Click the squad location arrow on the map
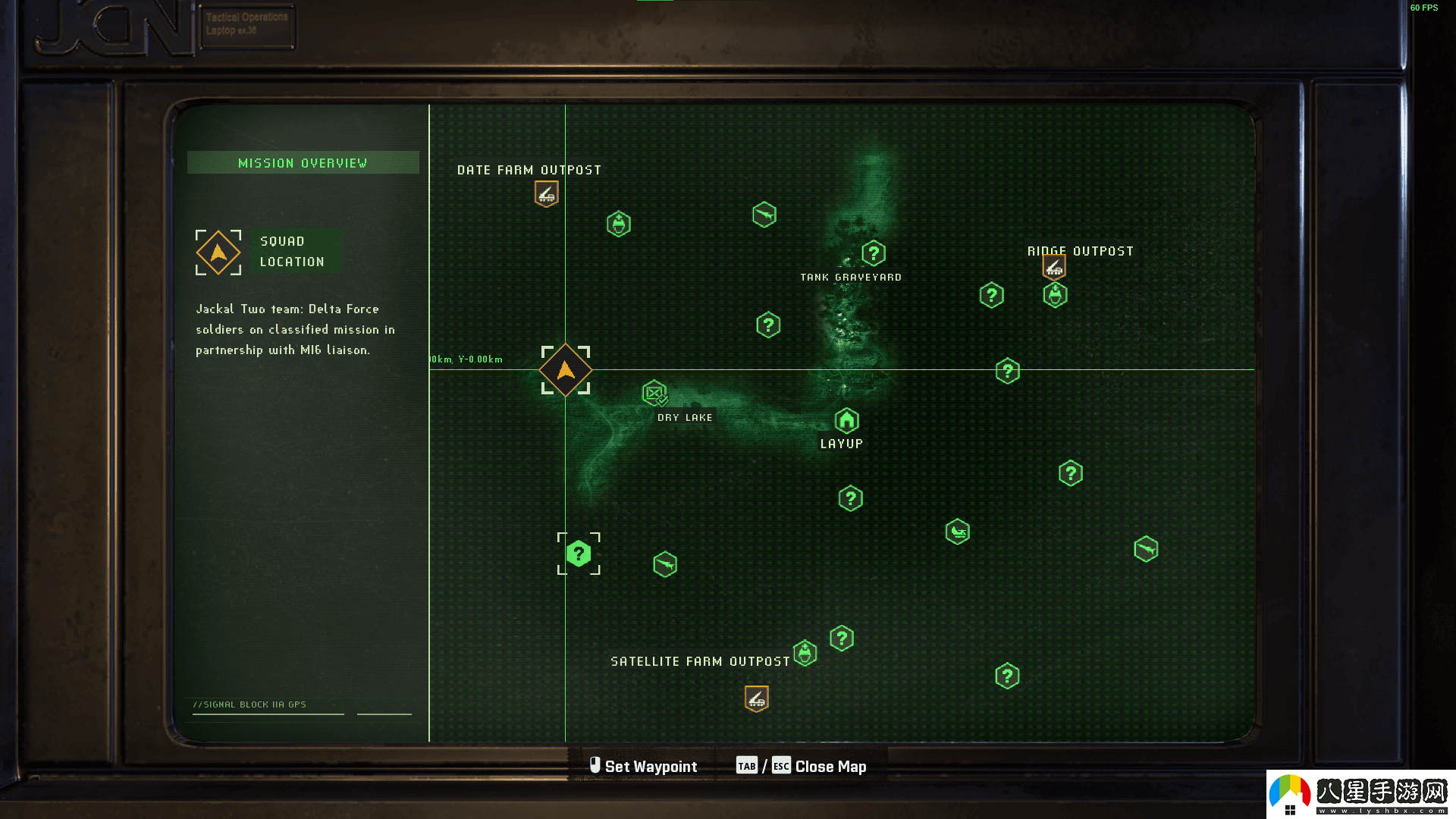The image size is (1456, 819). click(x=566, y=370)
